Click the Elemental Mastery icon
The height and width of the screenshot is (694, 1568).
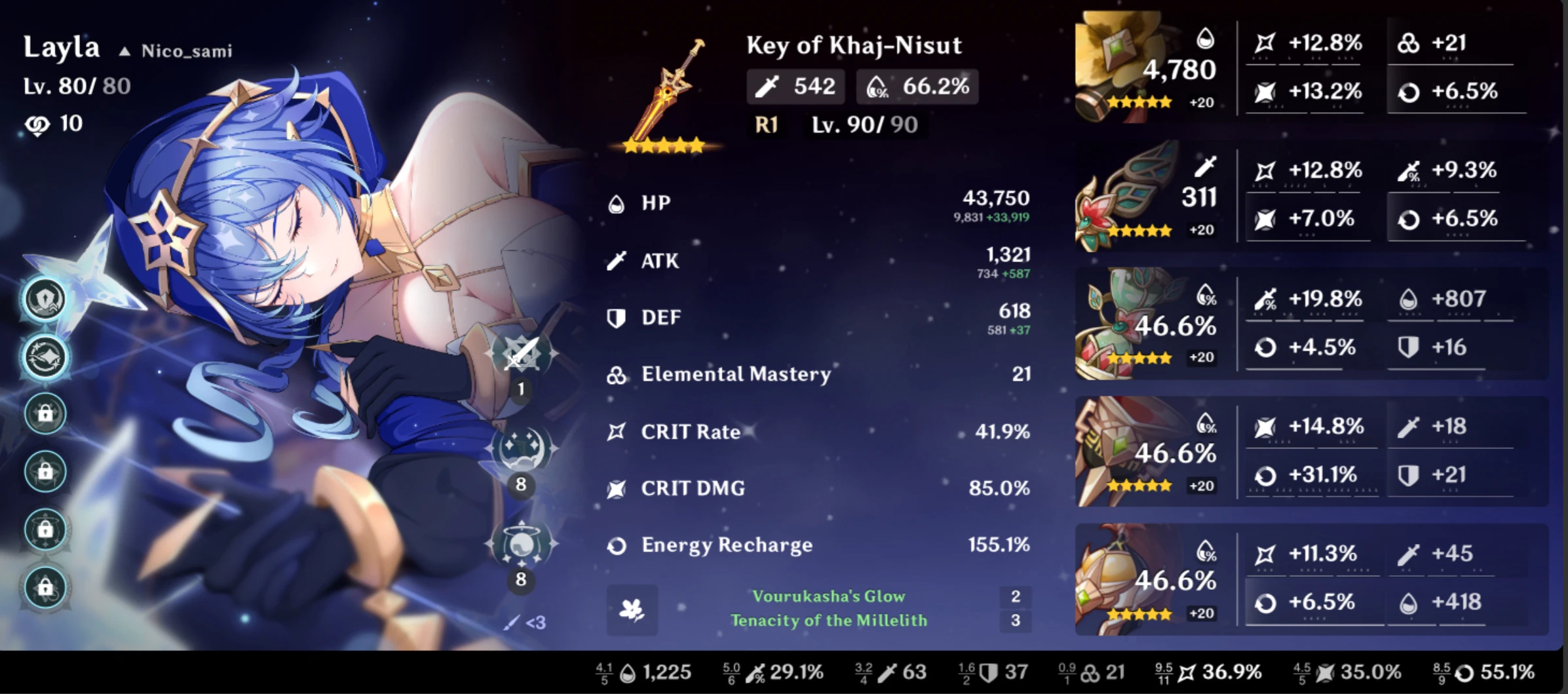(617, 374)
